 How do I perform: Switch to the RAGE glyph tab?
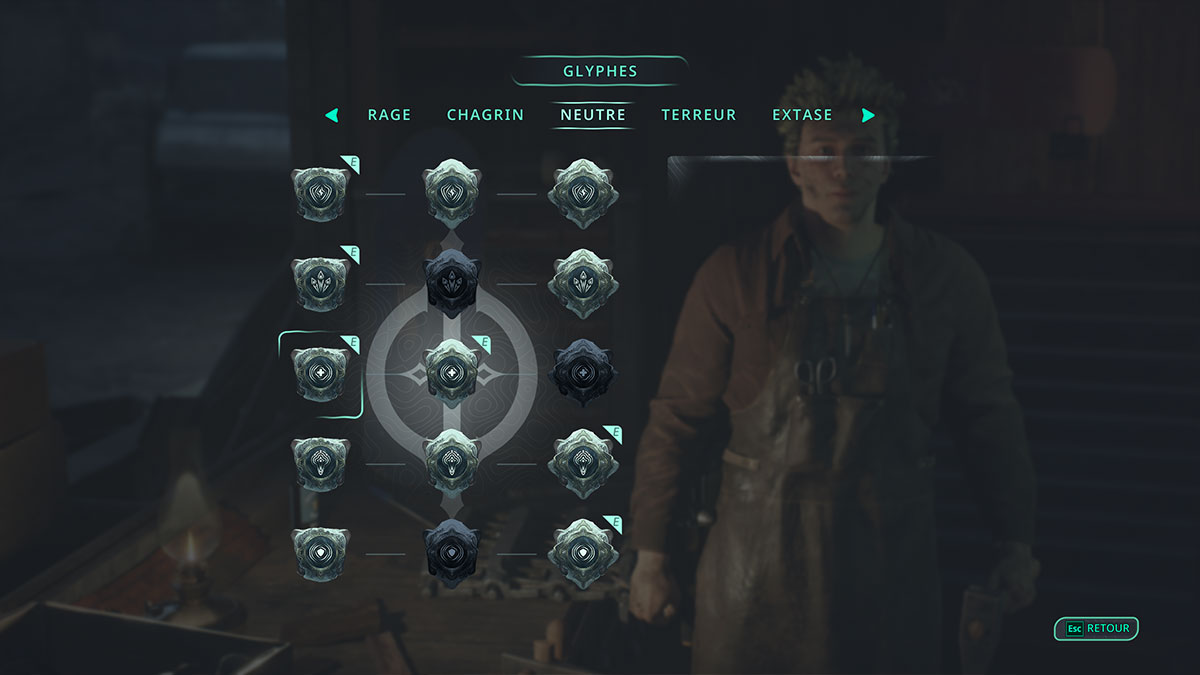tap(389, 115)
